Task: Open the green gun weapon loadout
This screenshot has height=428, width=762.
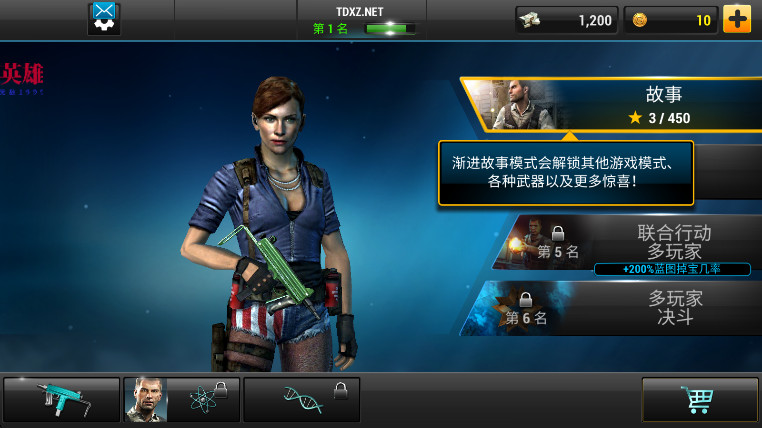Action: coord(61,399)
